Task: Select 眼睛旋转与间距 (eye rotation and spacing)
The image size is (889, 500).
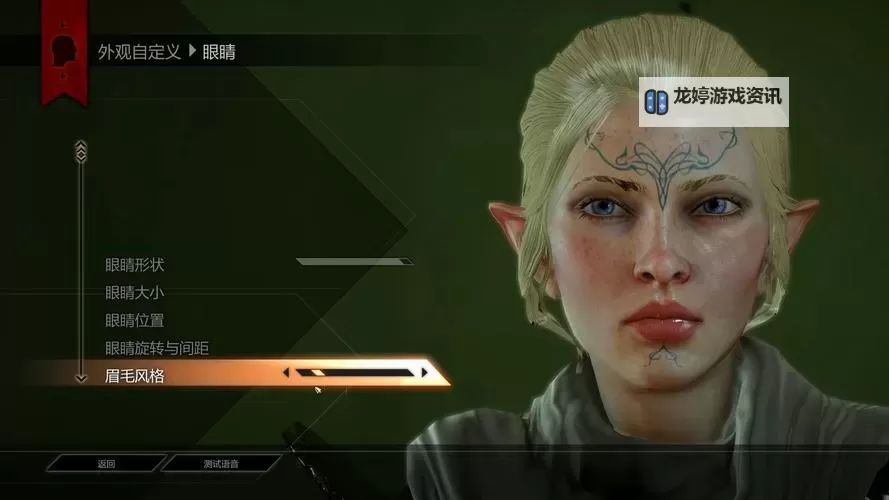Action: [x=157, y=348]
